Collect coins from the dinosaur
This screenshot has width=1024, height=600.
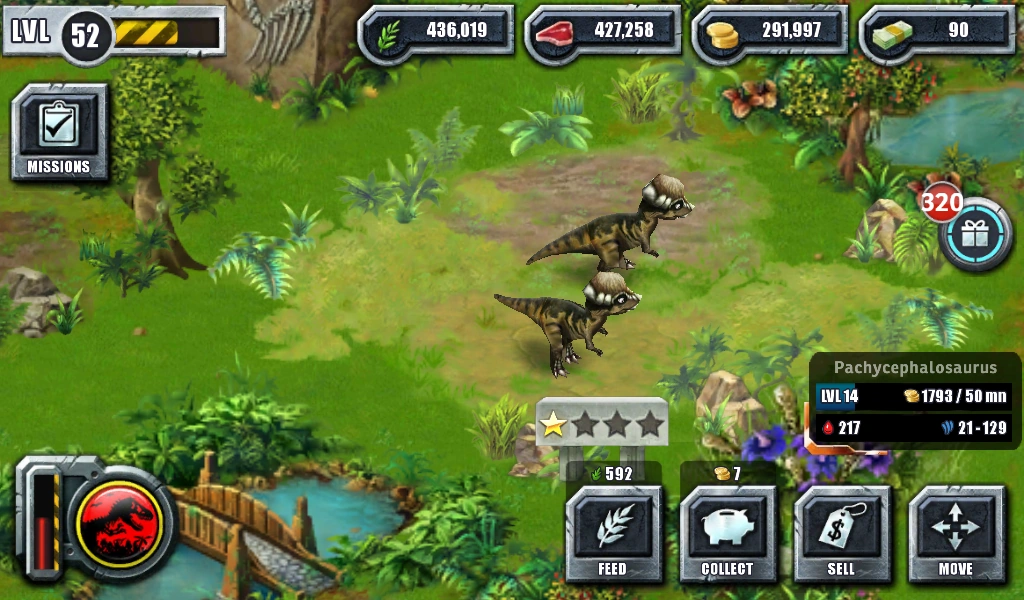tap(727, 534)
